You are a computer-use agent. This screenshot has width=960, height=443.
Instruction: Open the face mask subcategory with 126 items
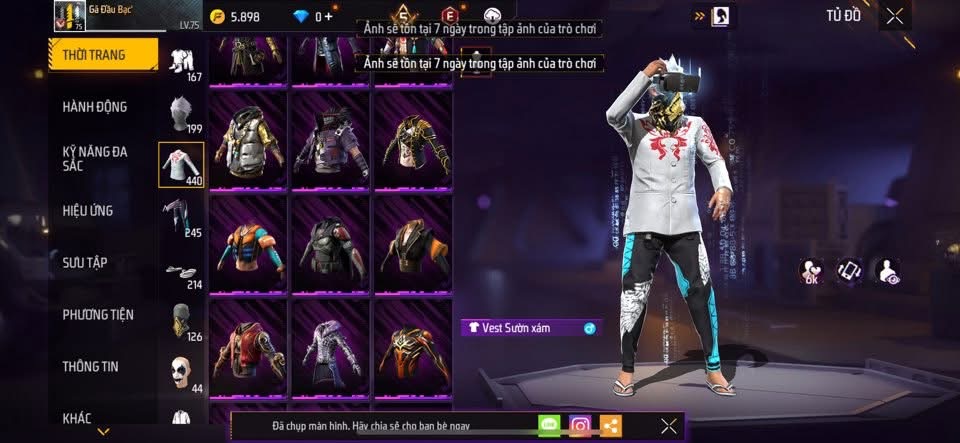click(181, 322)
